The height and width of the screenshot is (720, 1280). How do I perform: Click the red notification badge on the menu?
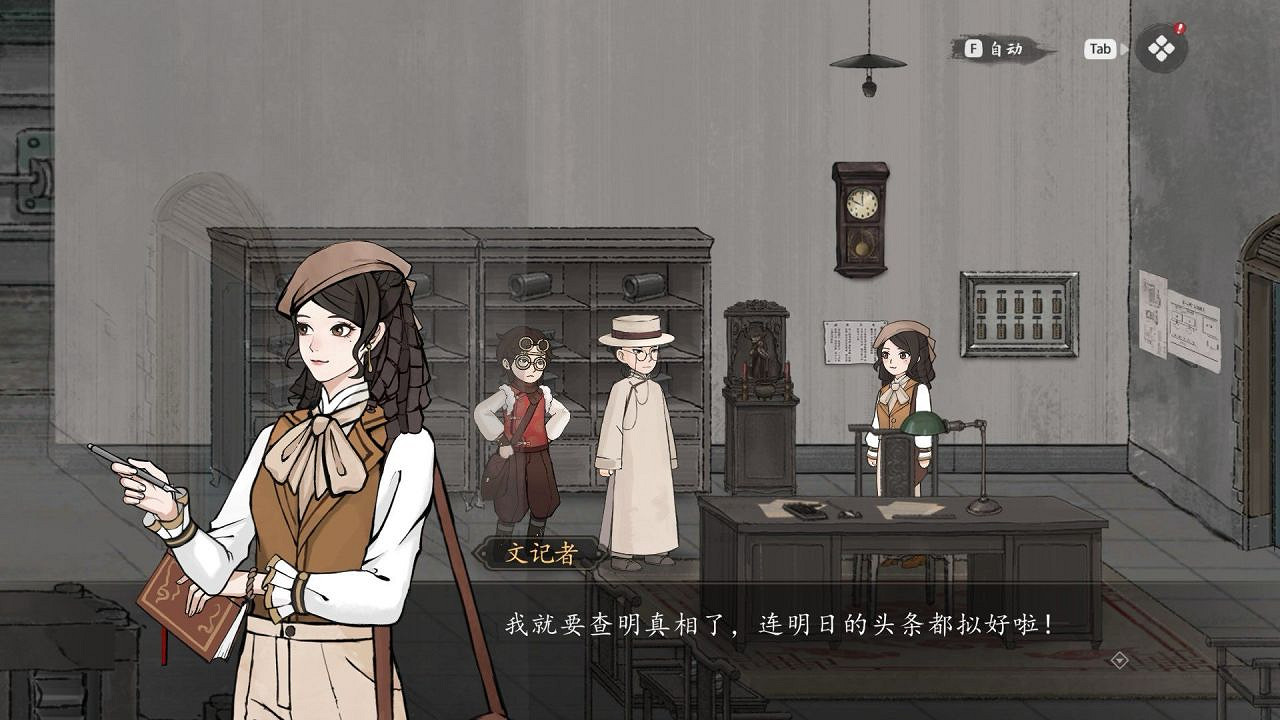coord(1179,27)
